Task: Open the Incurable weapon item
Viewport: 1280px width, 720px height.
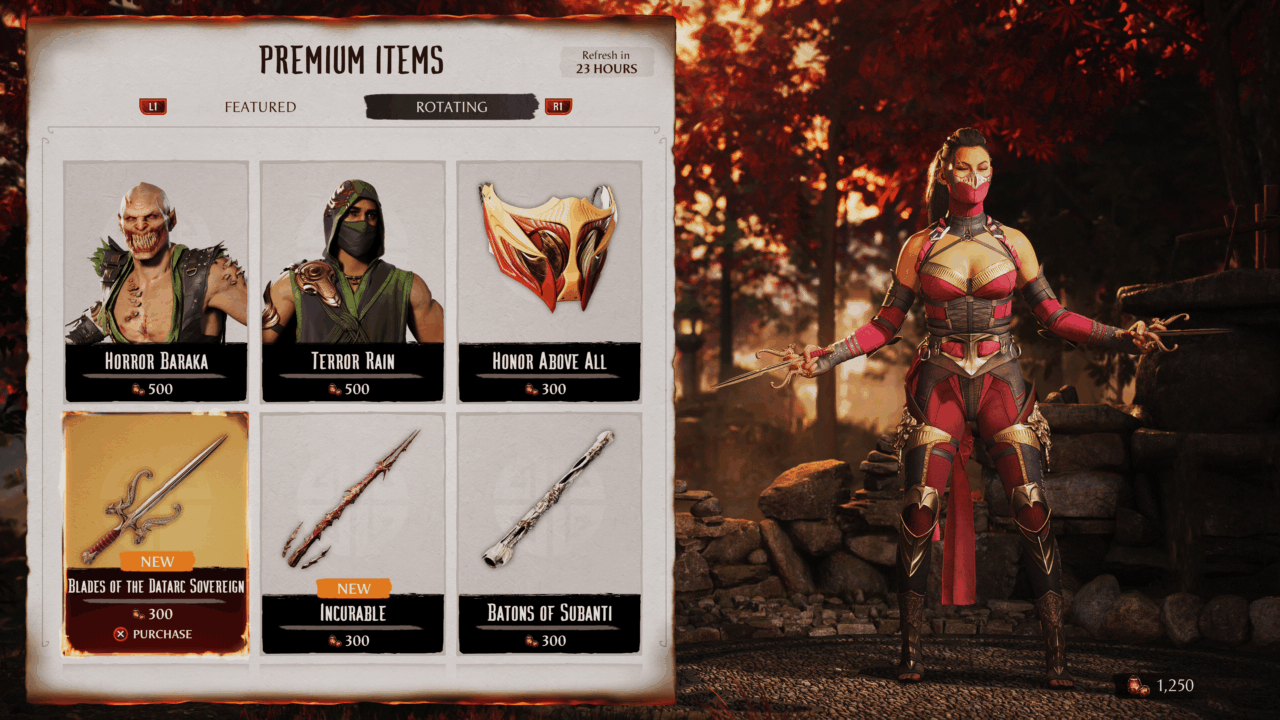Action: 352,533
